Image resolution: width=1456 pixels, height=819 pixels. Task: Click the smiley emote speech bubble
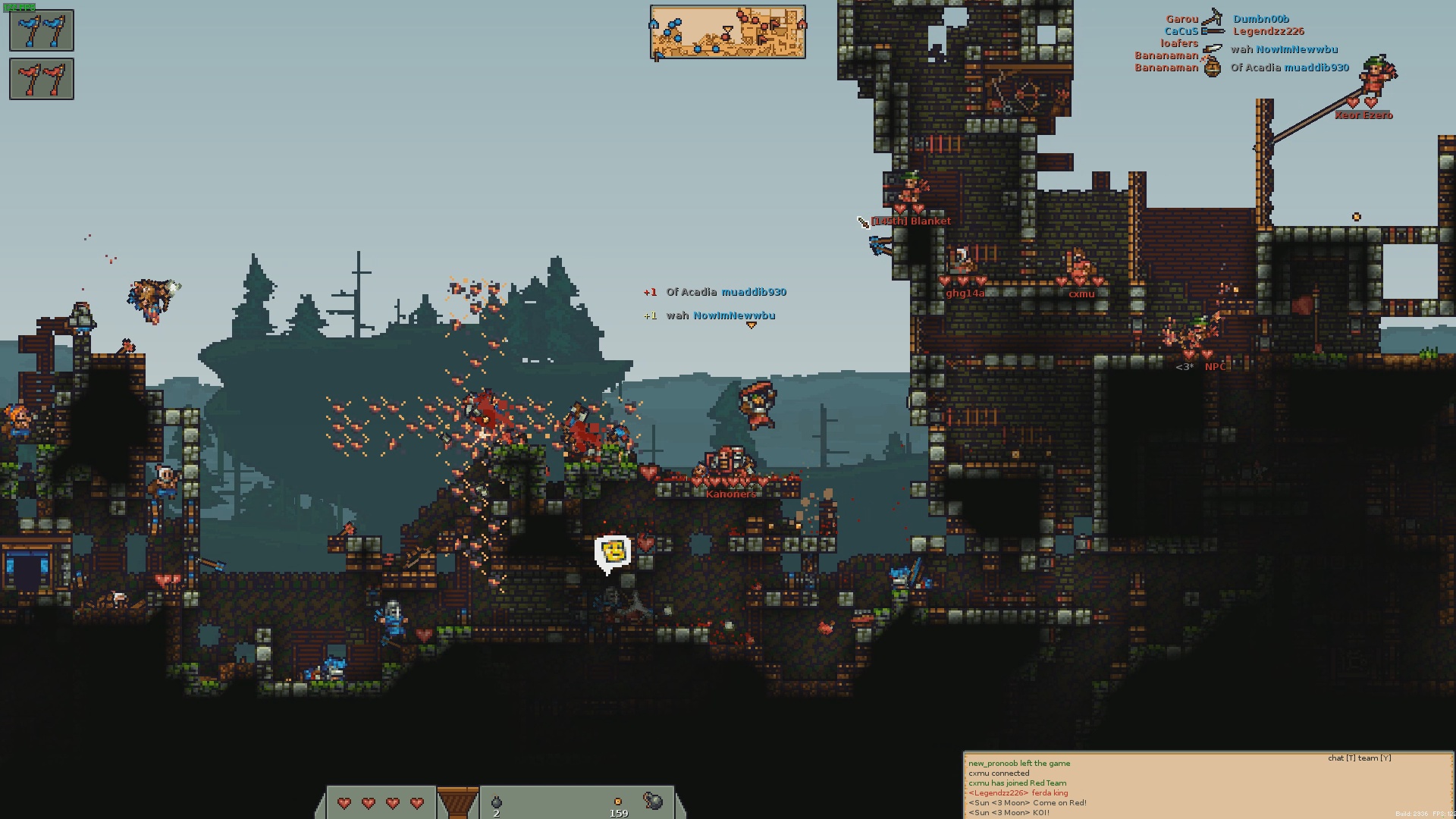(x=613, y=553)
